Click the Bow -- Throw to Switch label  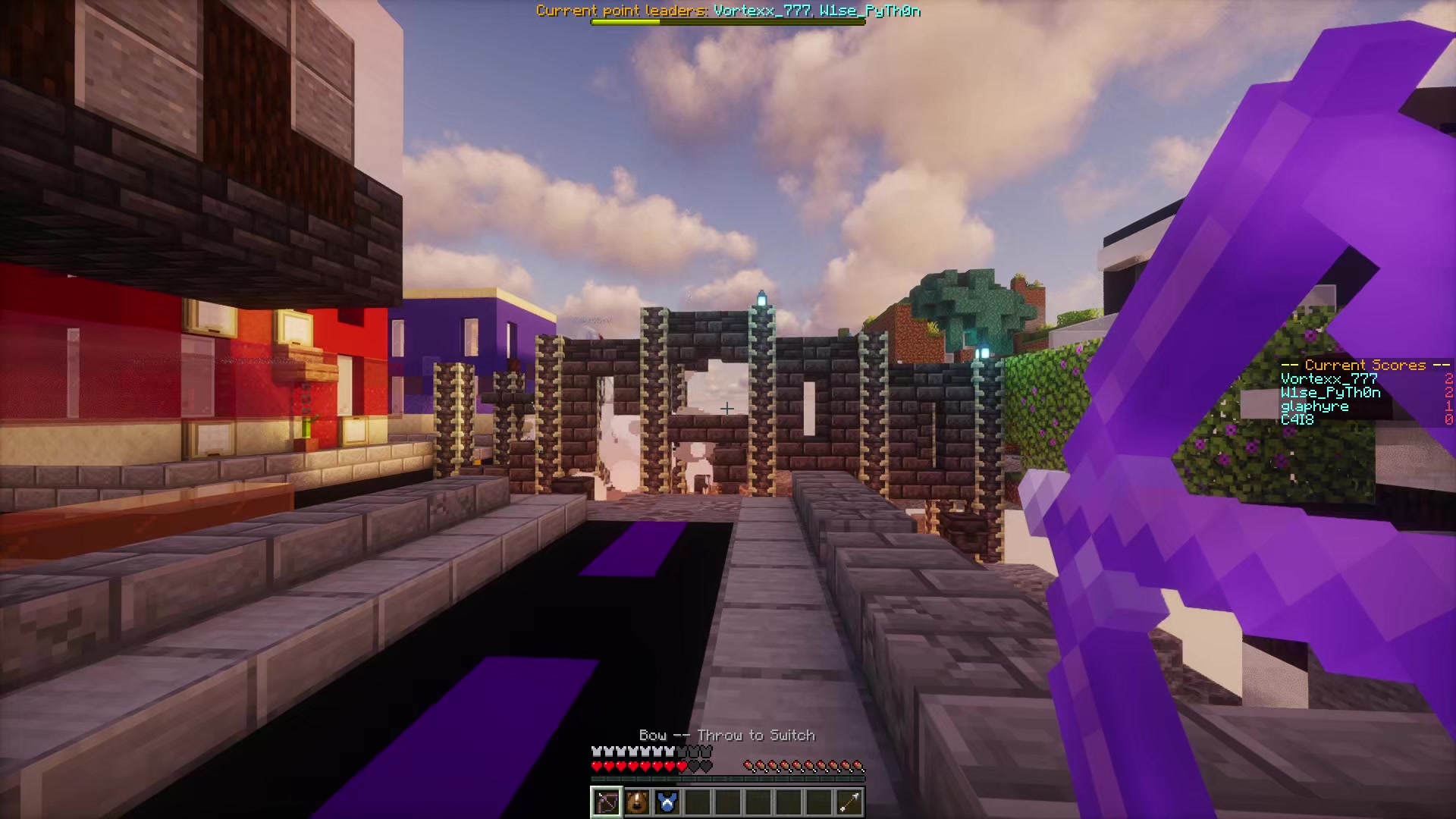[727, 735]
